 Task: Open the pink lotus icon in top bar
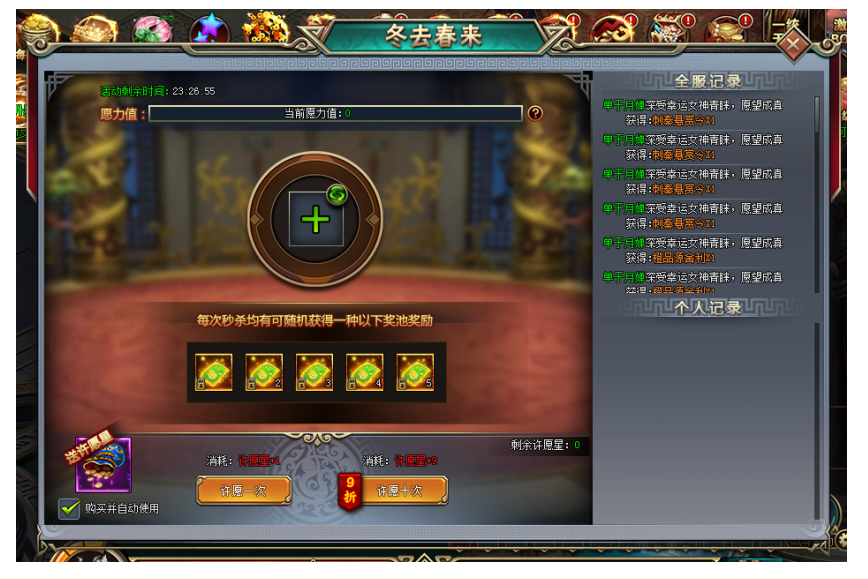coord(152,28)
